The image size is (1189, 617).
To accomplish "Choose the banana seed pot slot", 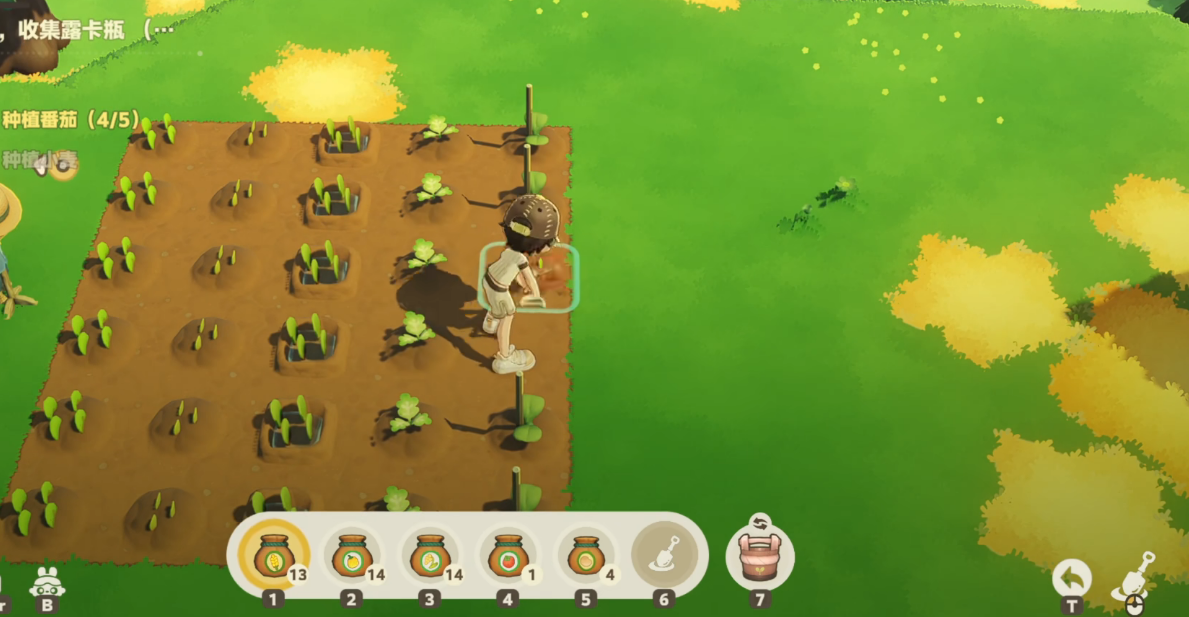I will pos(430,556).
